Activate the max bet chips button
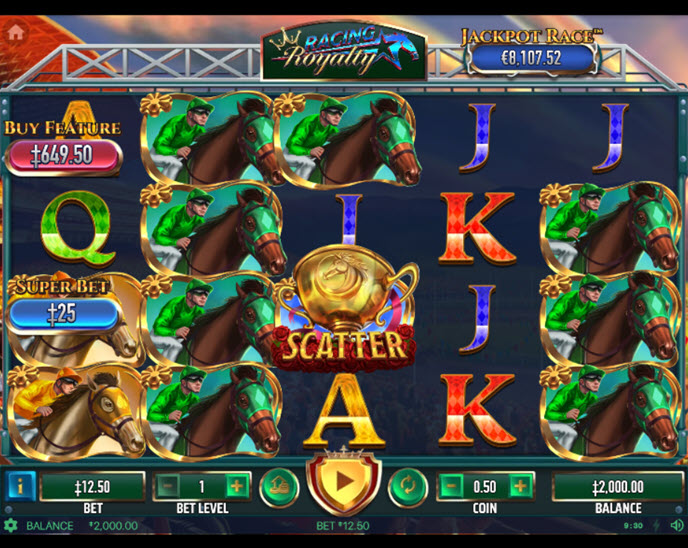The width and height of the screenshot is (688, 548). [x=279, y=487]
